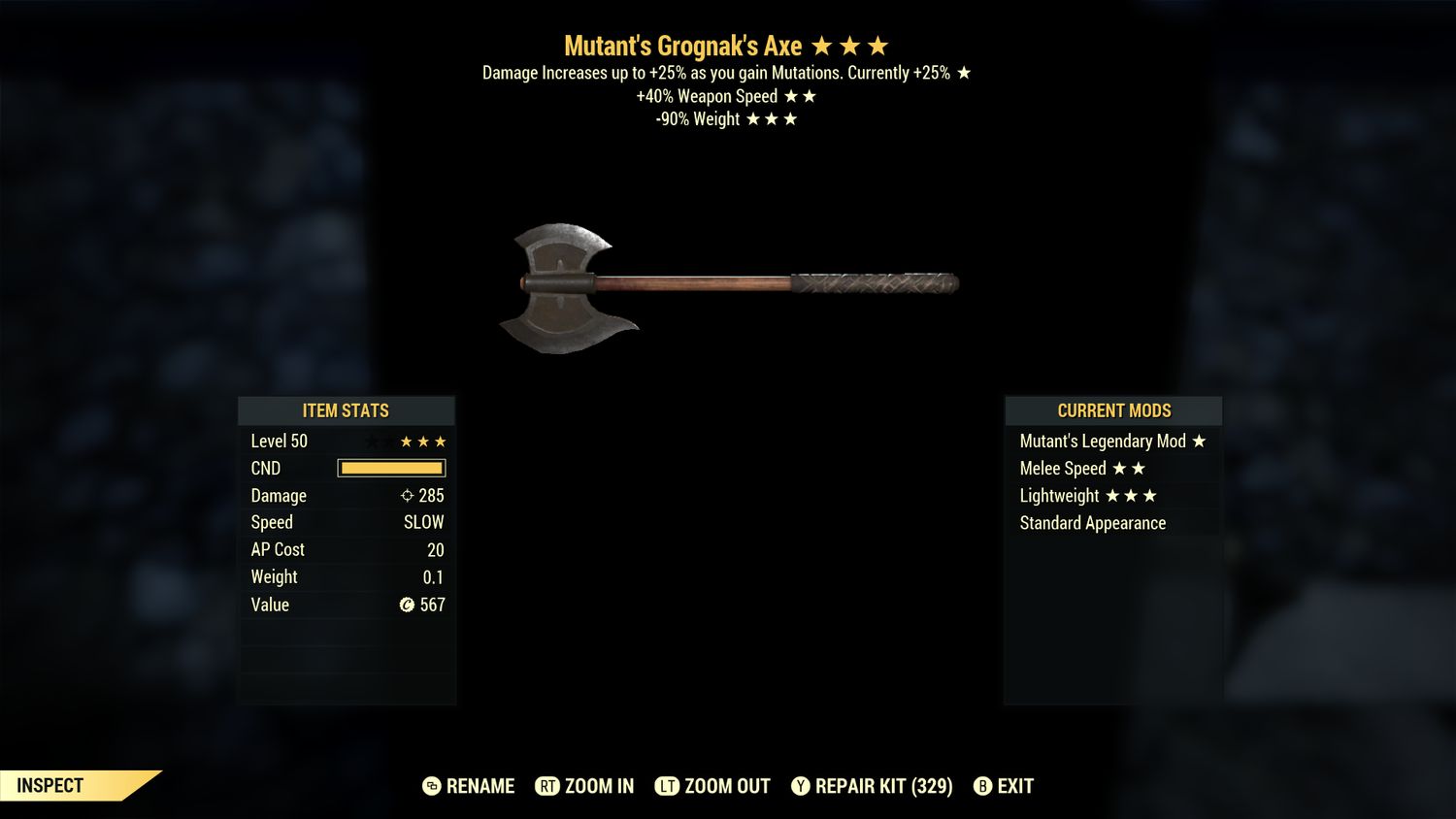This screenshot has height=819, width=1456.
Task: Use the Repair Kit option
Action: 872,786
